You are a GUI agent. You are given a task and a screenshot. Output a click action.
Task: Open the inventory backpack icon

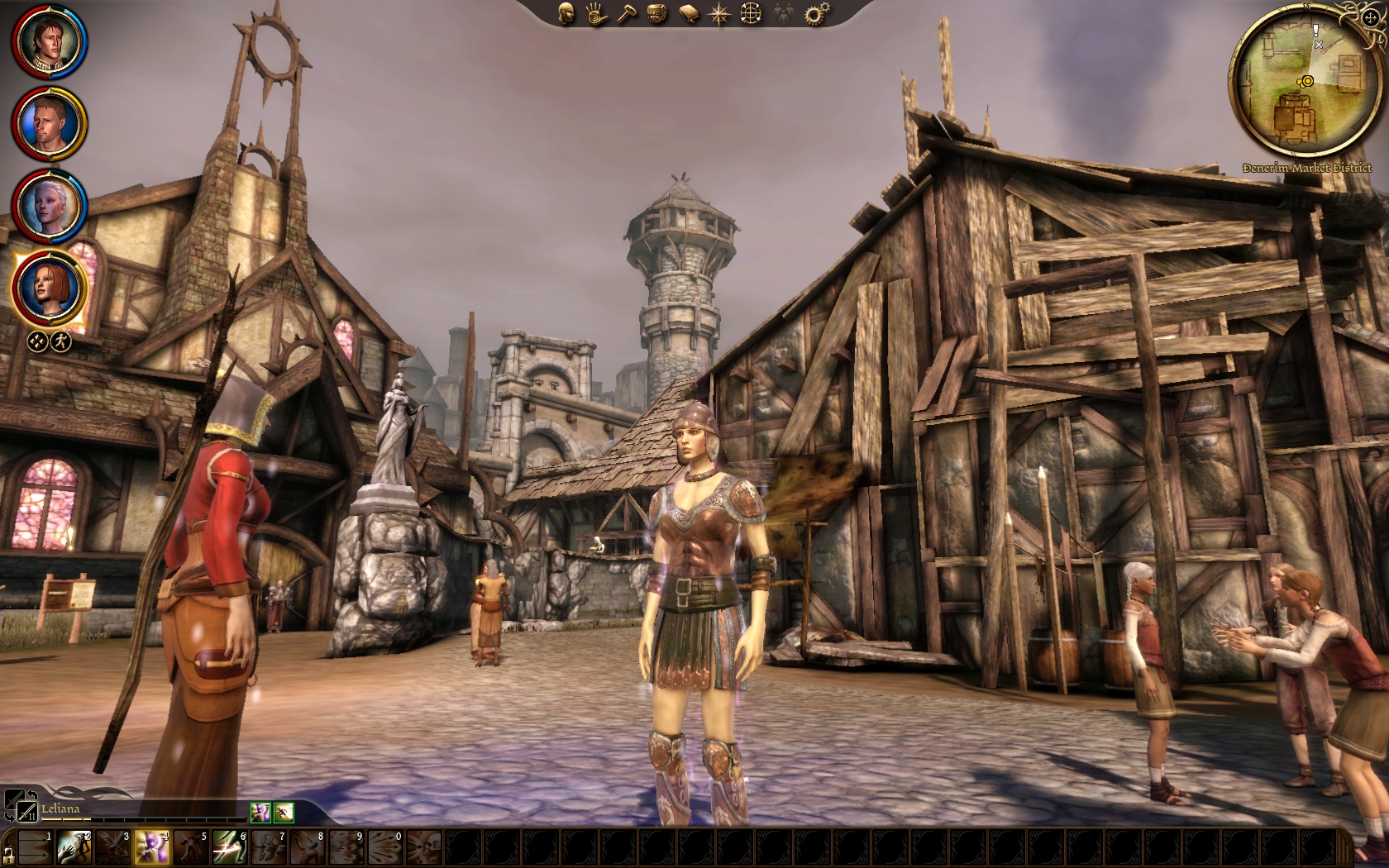coord(658,13)
